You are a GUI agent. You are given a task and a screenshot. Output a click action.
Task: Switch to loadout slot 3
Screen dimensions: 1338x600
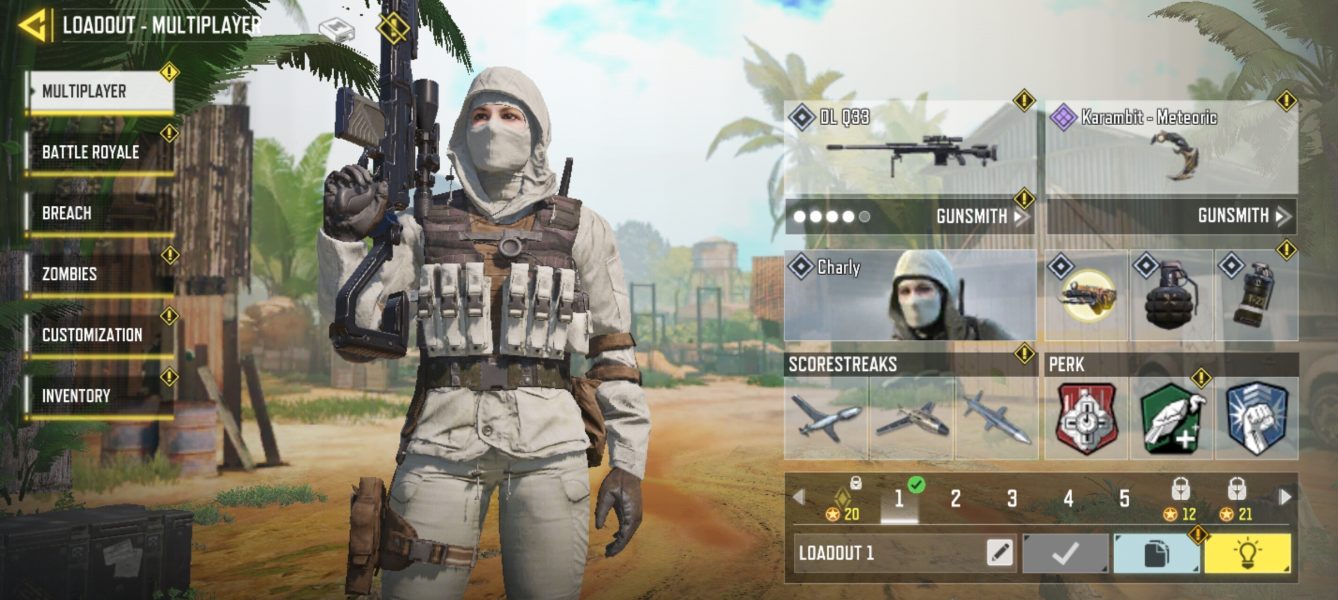[x=1012, y=499]
